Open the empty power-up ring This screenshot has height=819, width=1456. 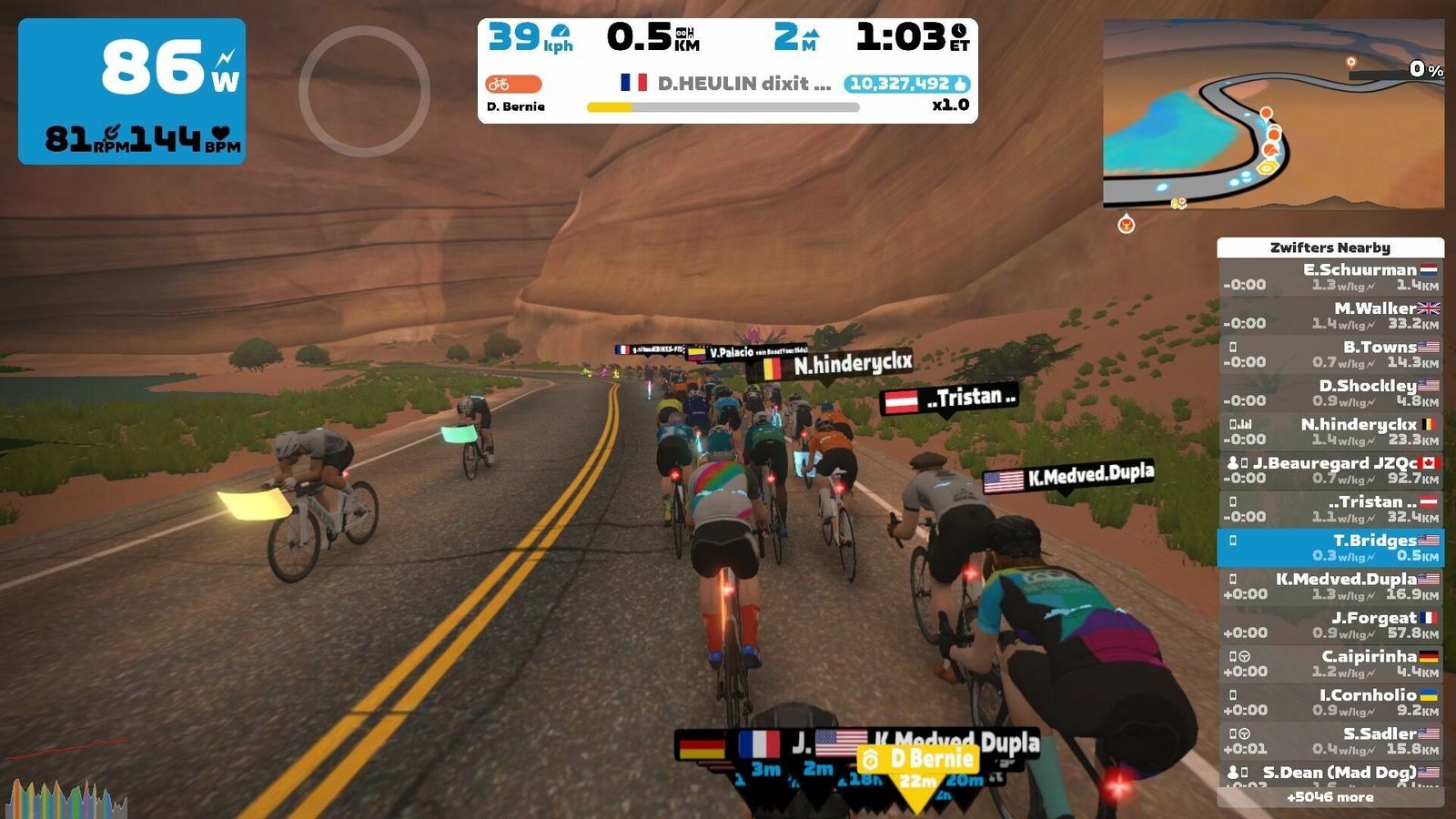(364, 91)
